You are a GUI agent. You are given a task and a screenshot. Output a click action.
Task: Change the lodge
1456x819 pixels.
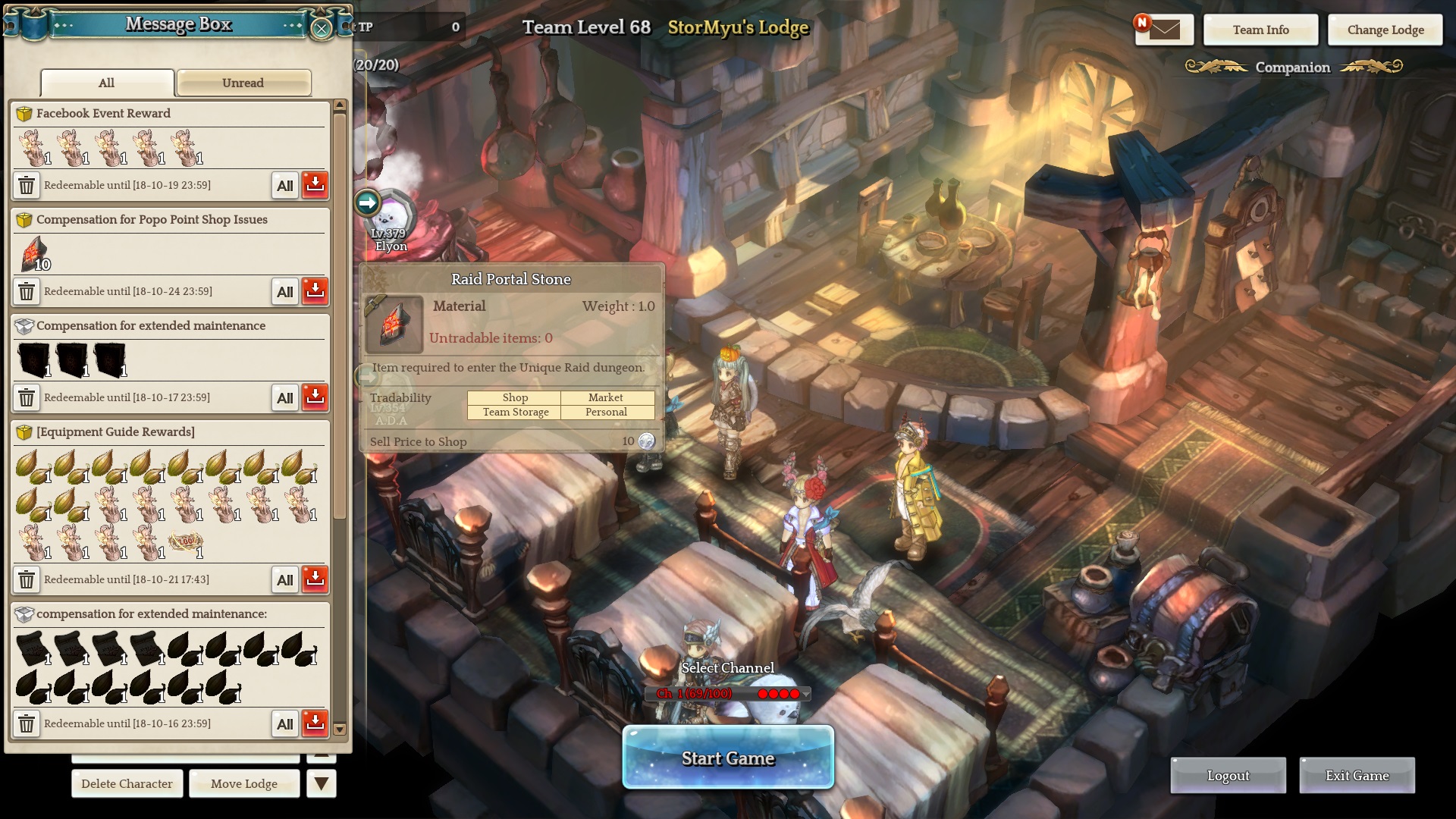[x=1385, y=30]
